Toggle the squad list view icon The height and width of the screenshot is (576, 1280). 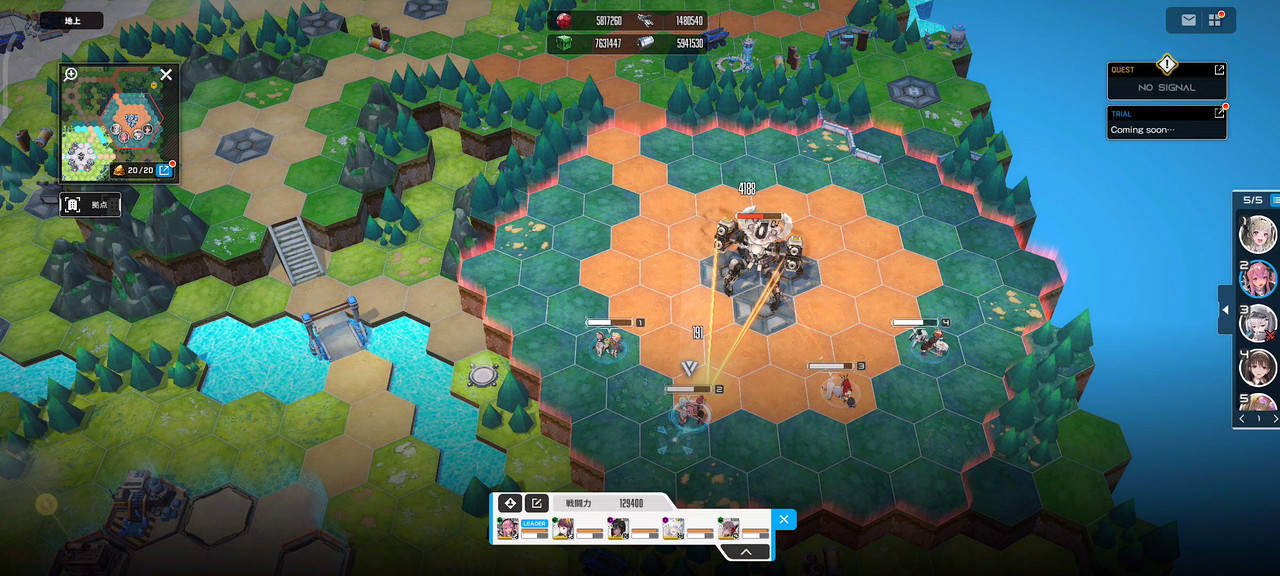(1274, 200)
